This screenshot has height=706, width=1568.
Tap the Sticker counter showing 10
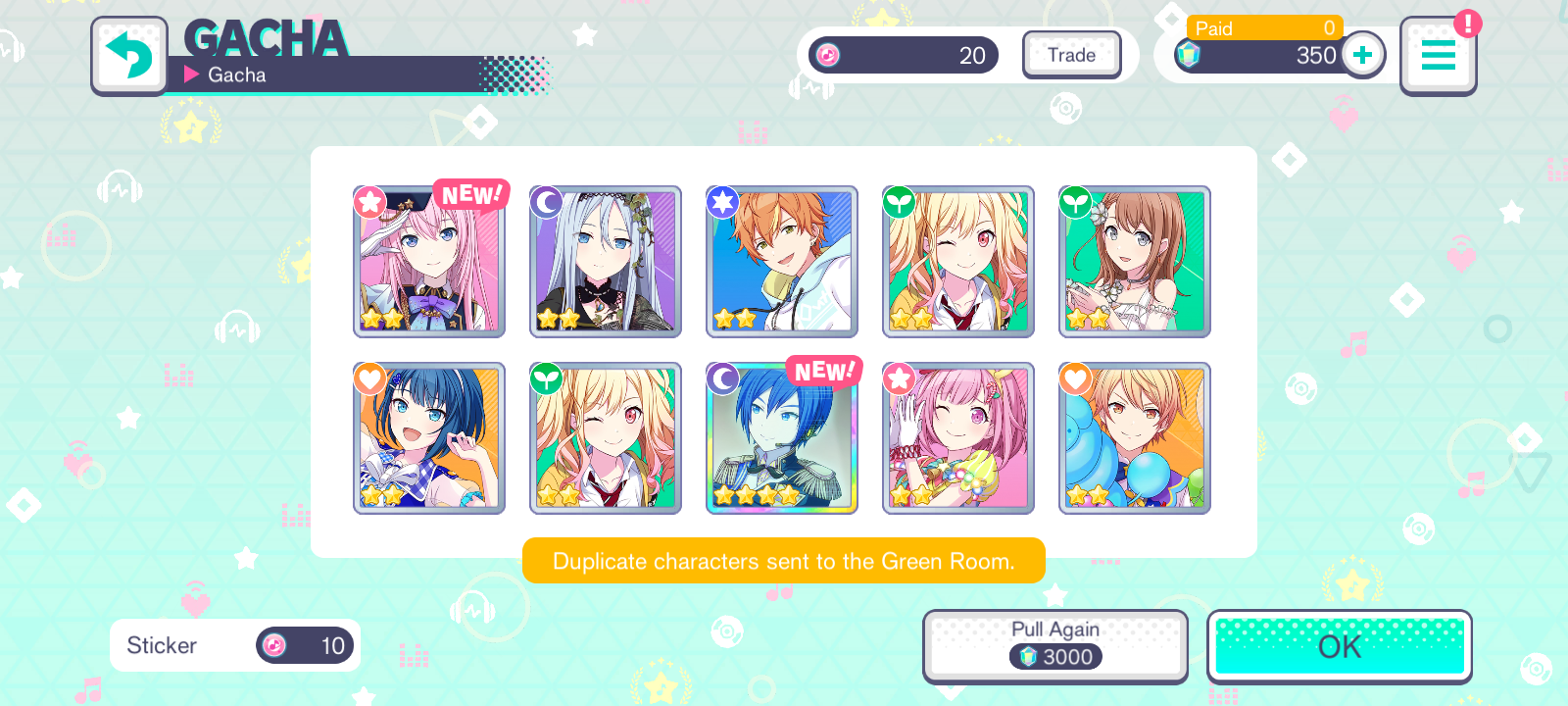point(234,645)
